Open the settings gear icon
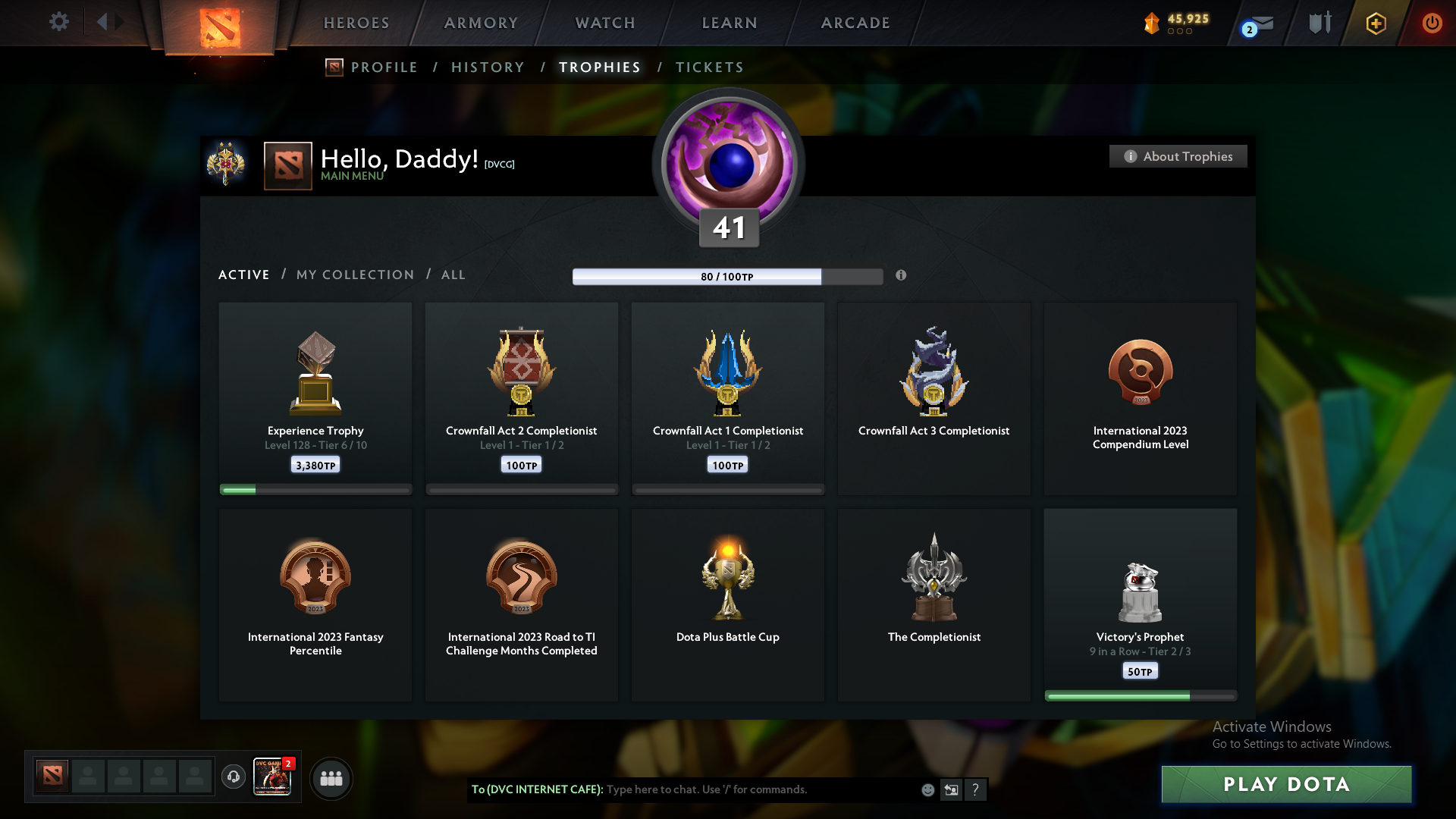The image size is (1456, 819). coord(58,22)
